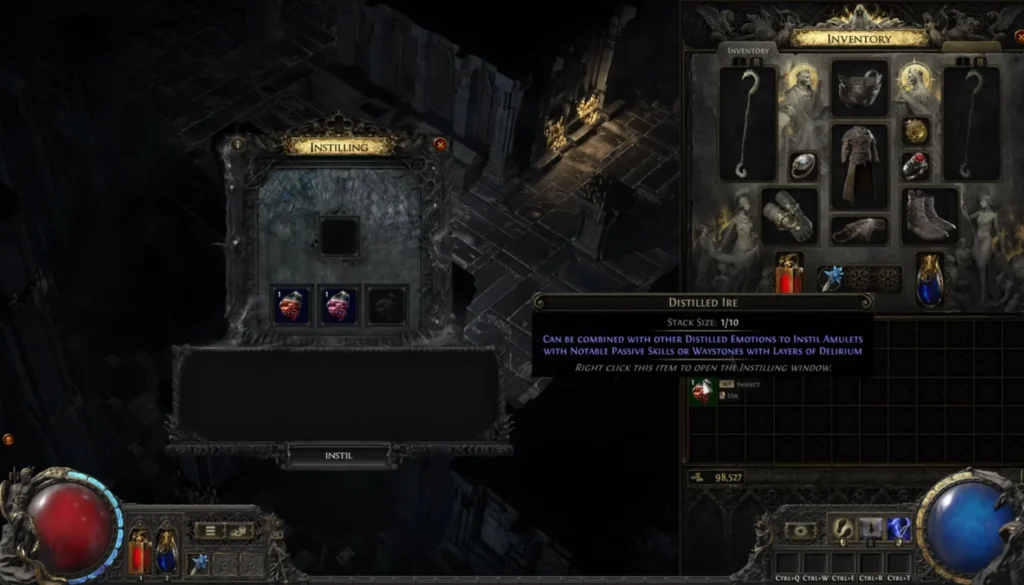
Task: Select the equipped blue mana flask
Action: click(930, 279)
